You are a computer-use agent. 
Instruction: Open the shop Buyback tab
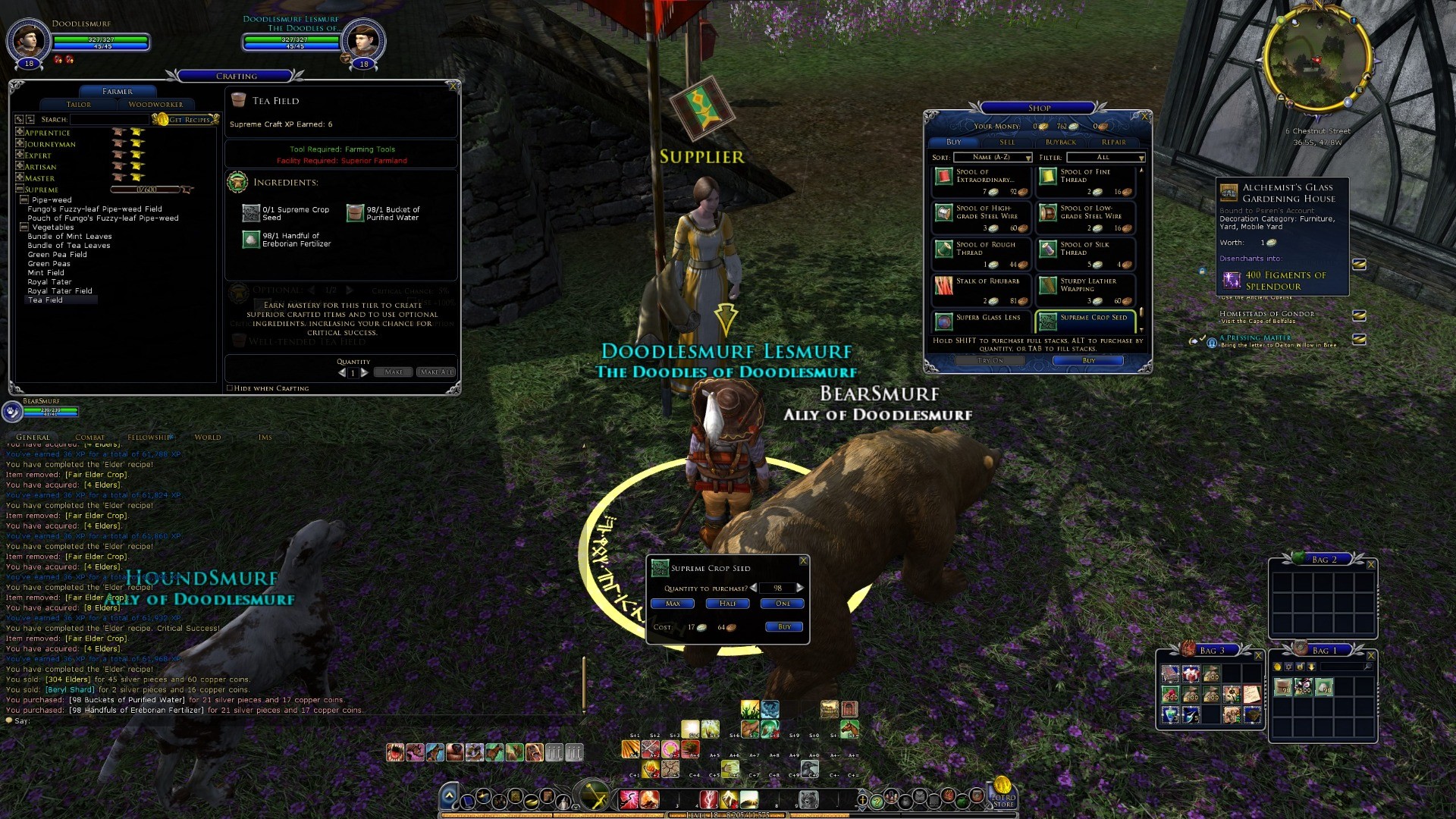click(1060, 143)
